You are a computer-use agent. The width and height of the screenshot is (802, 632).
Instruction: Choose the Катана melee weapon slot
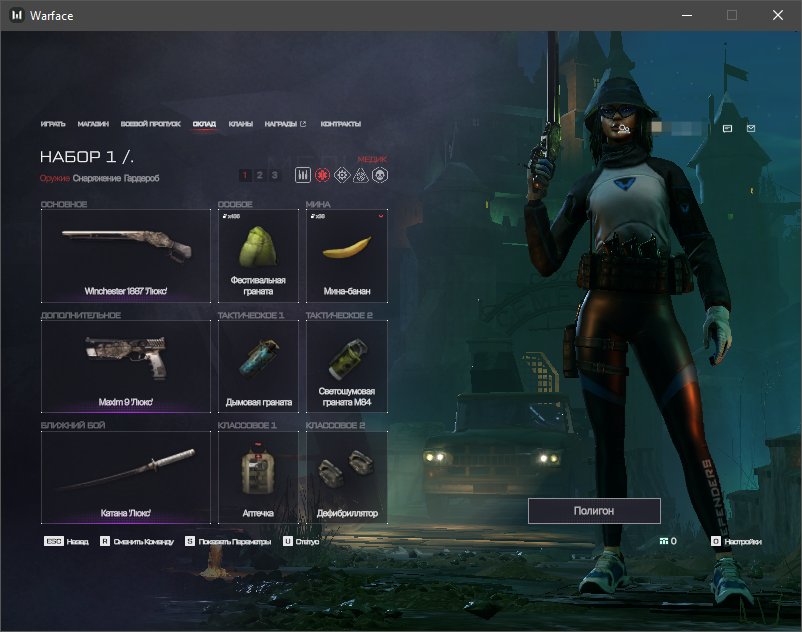click(126, 477)
